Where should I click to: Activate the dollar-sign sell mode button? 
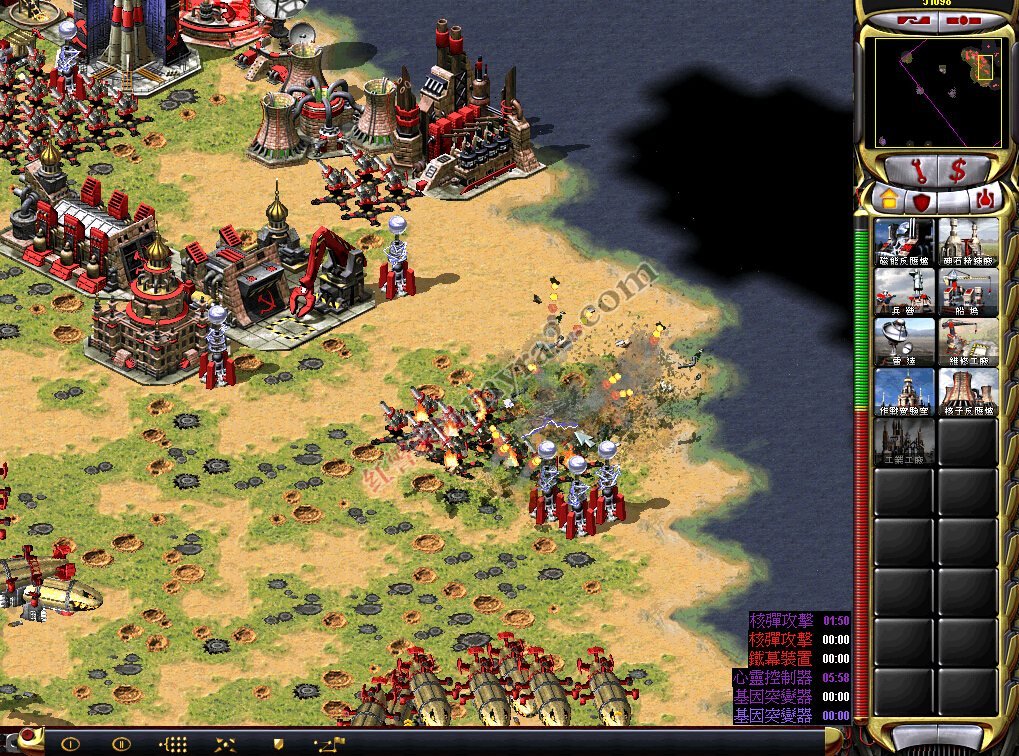tap(958, 170)
